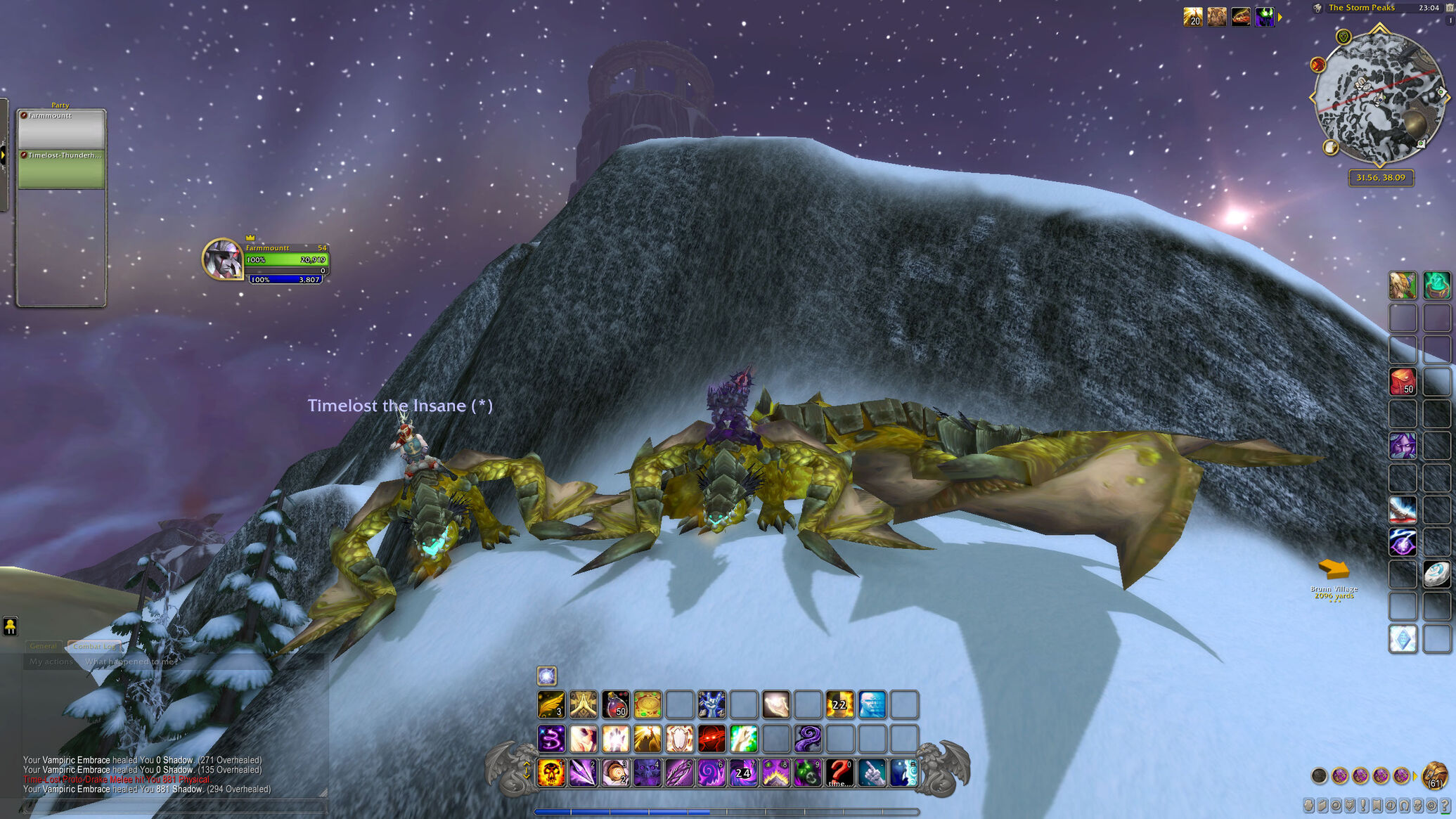Viewport: 1456px width, 819px height.
Task: Cast the praying hands spell
Action: [x=583, y=704]
